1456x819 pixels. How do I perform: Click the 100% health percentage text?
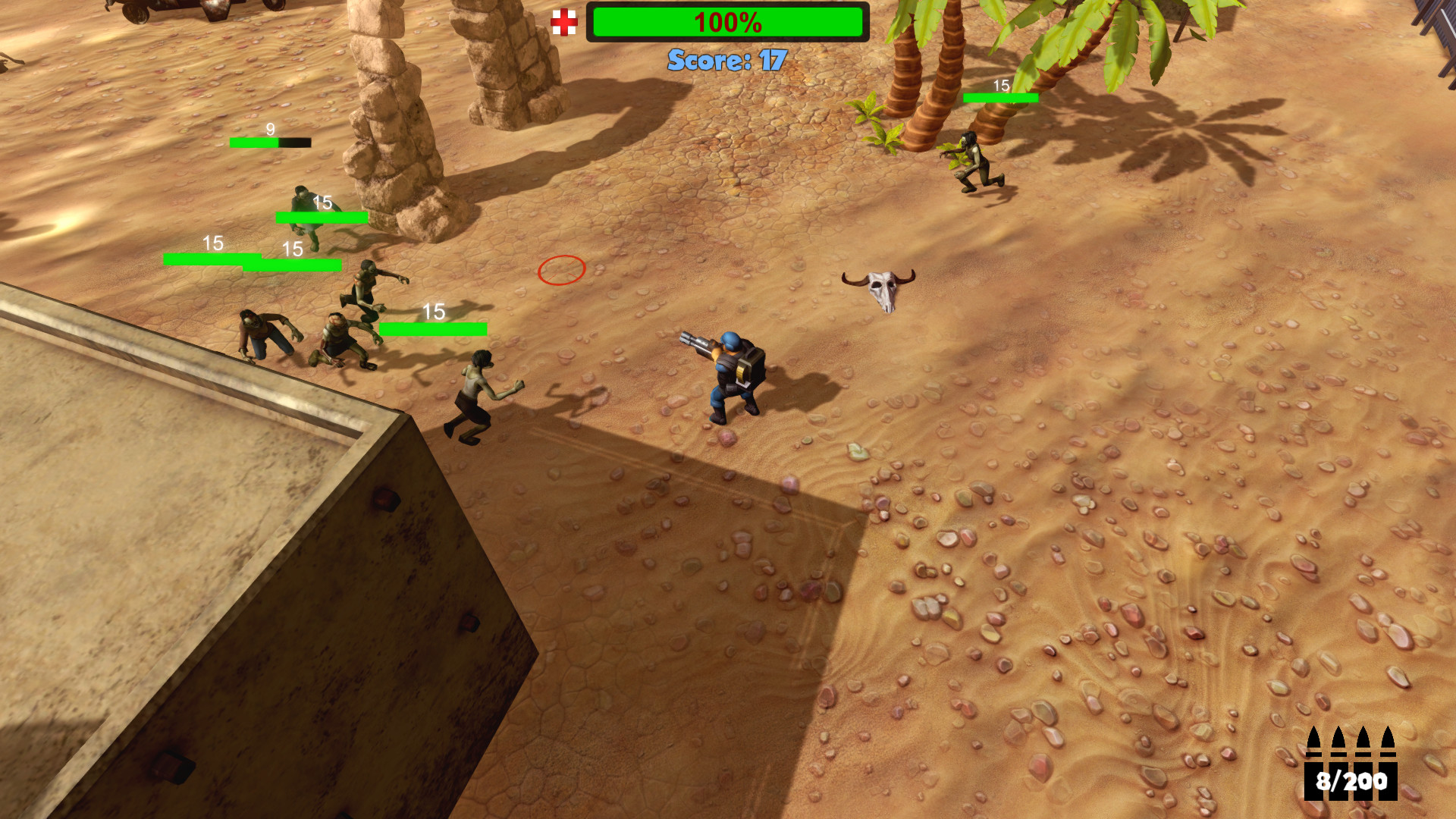tap(727, 22)
